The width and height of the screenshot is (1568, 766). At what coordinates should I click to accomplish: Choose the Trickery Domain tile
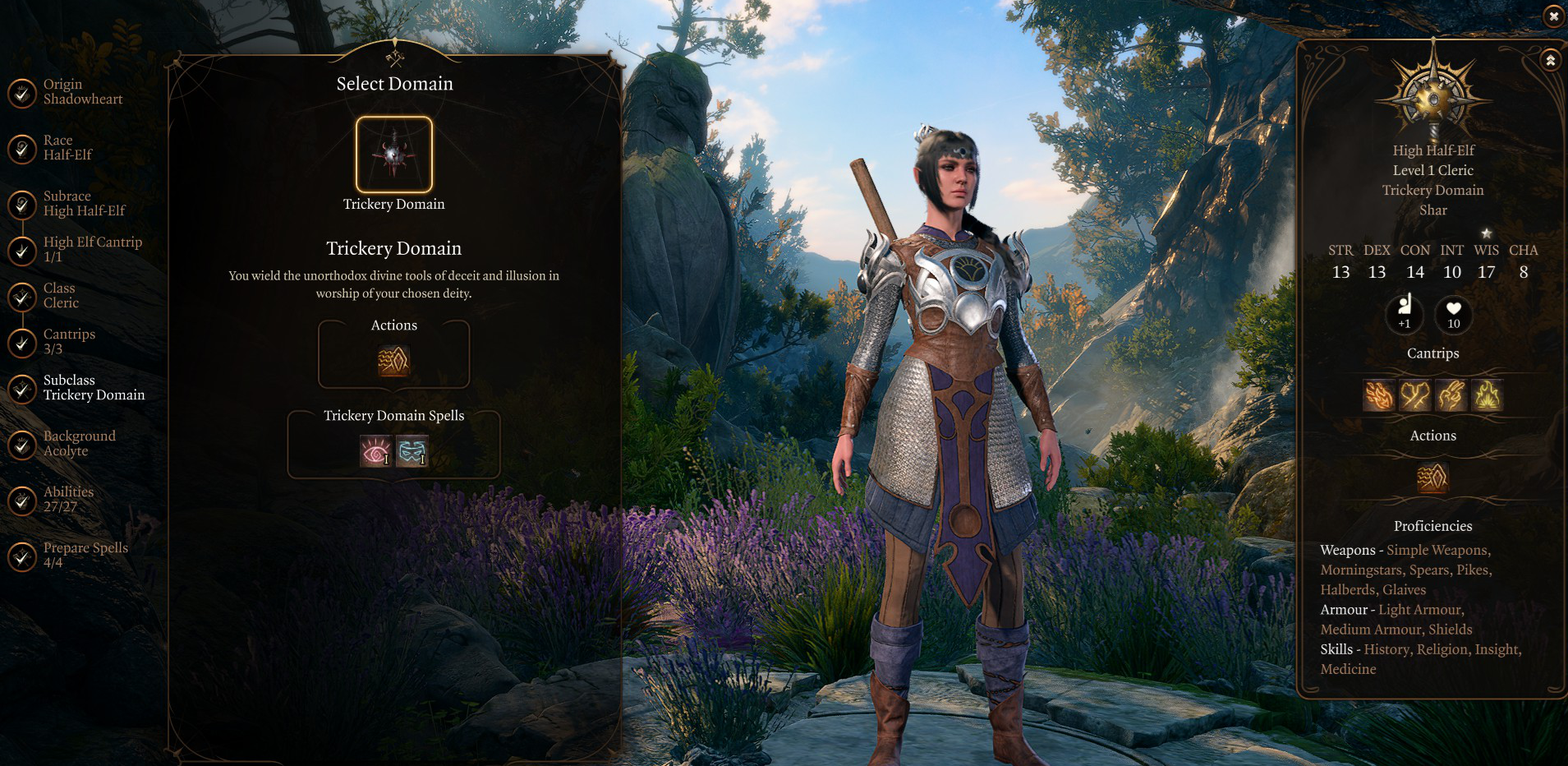[394, 155]
